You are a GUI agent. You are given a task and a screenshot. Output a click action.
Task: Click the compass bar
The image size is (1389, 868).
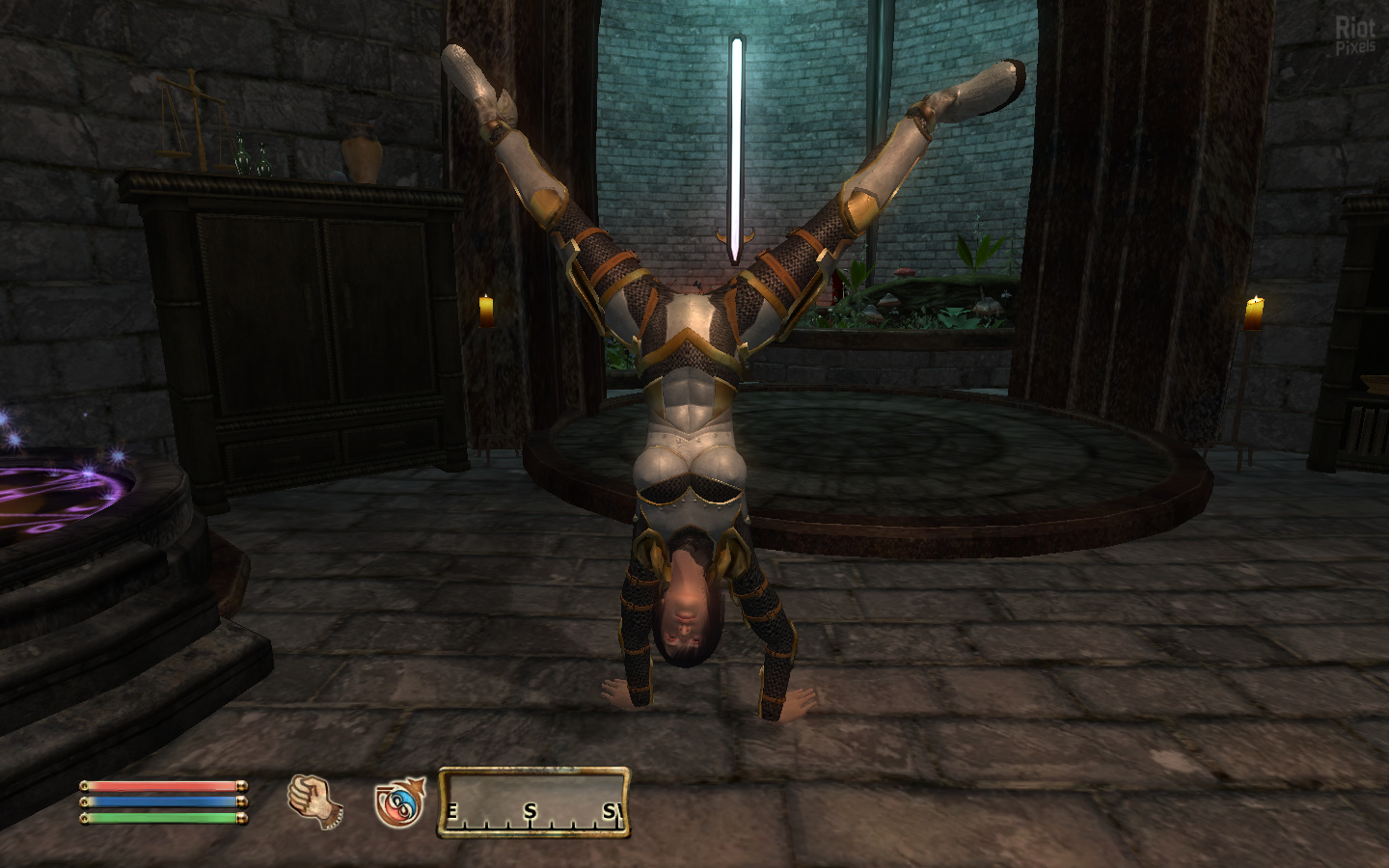[533, 801]
